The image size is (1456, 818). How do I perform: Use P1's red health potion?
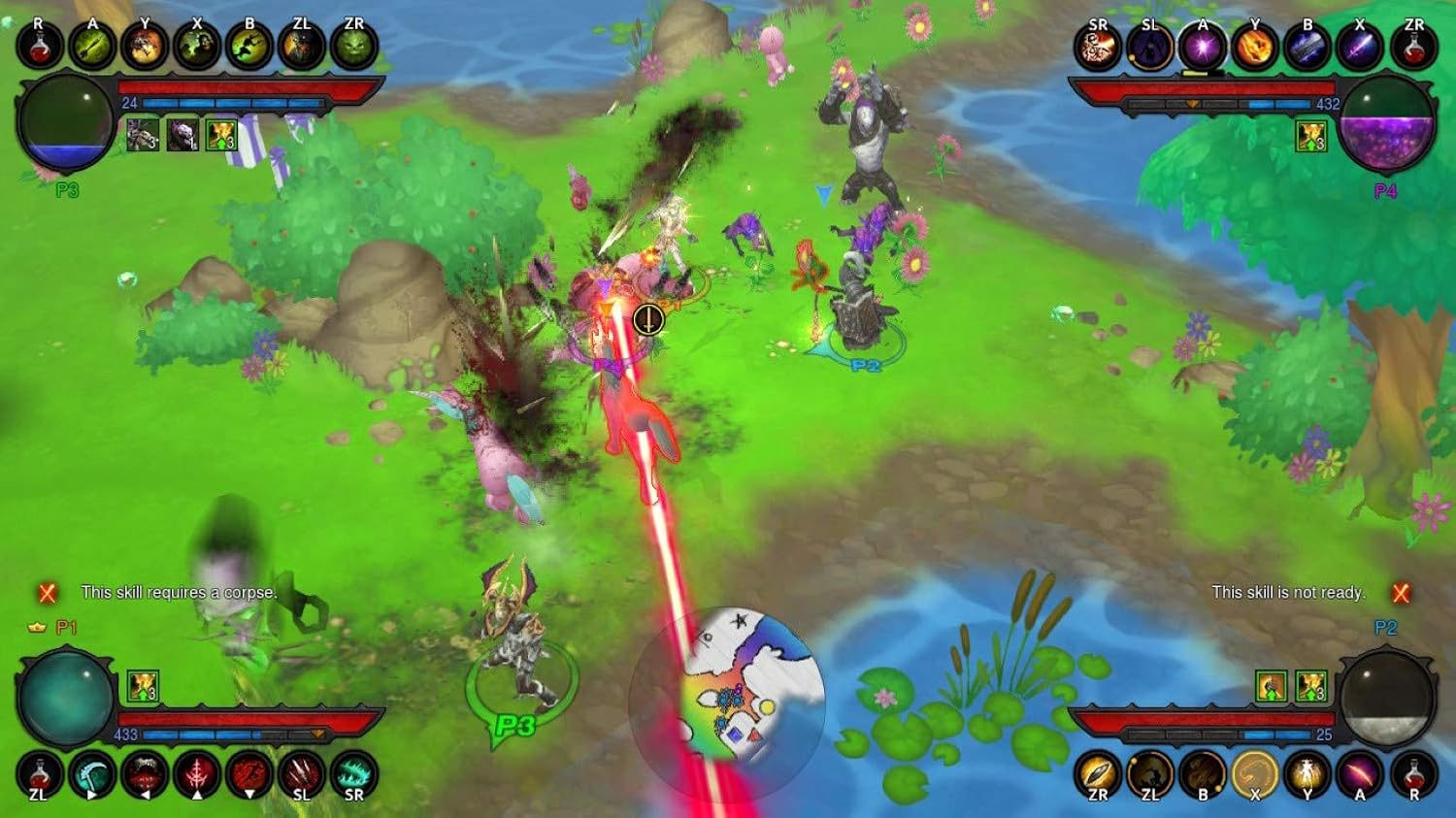(x=40, y=775)
